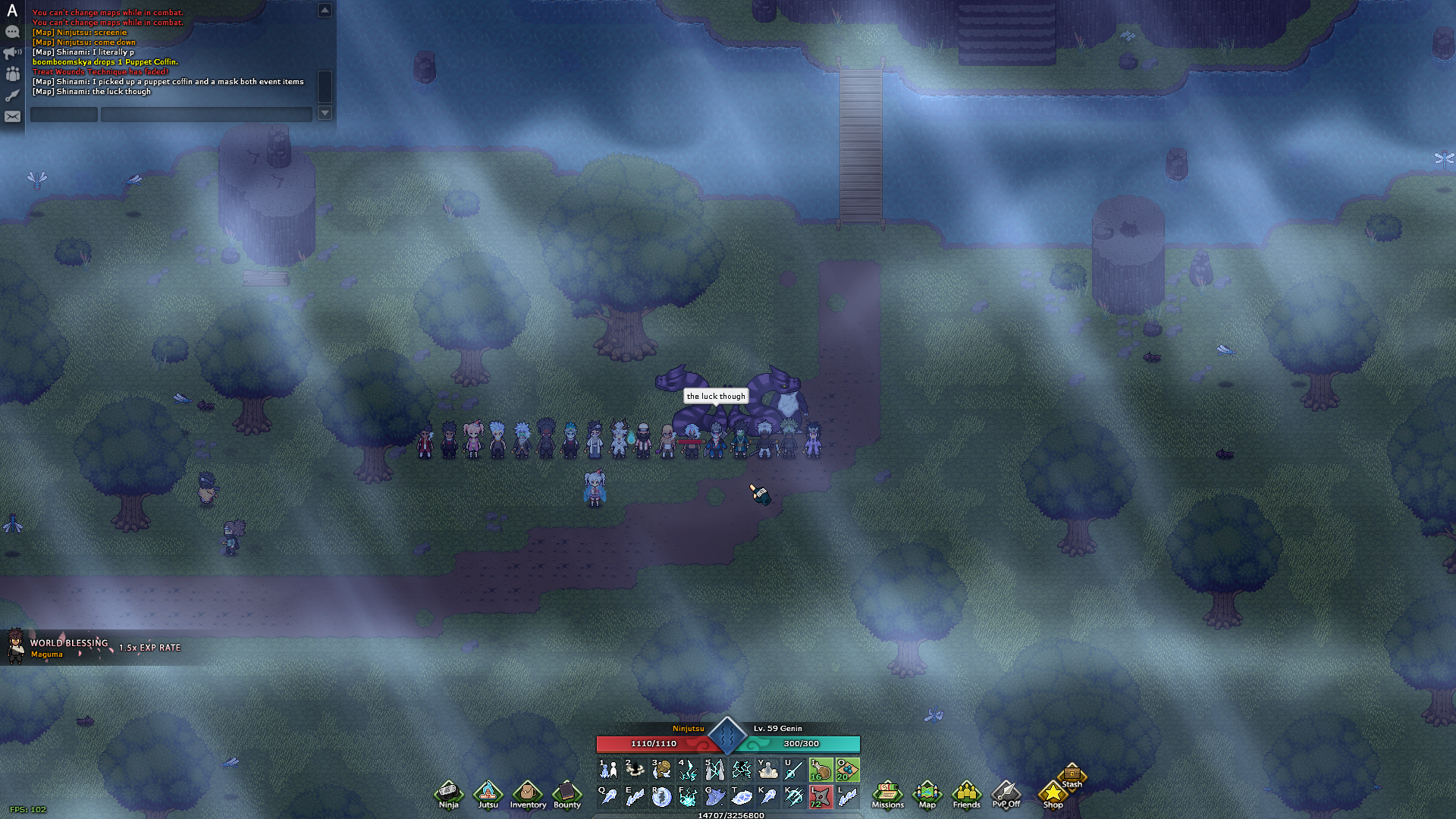Activate the clone jutsu in slot 1
The width and height of the screenshot is (1456, 819).
pos(608,770)
